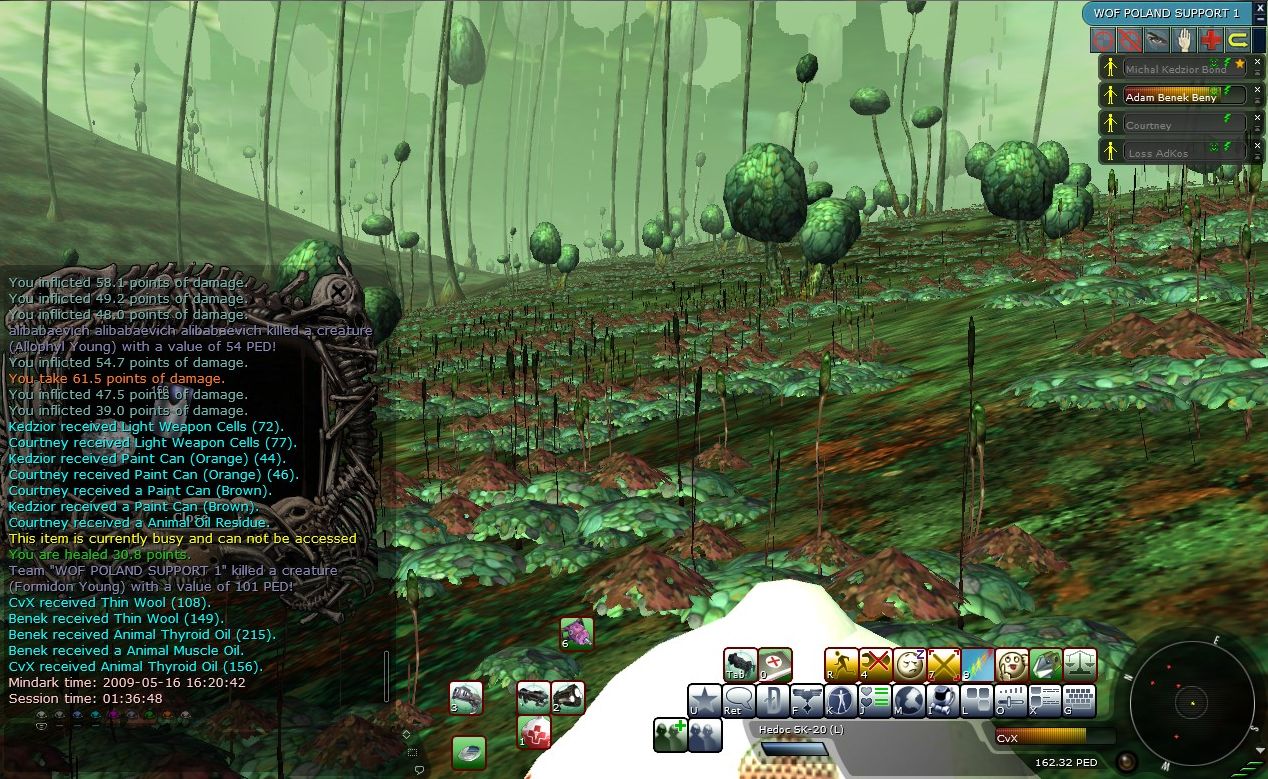Click the yellow U-turn arrow team icon
Screen dimensions: 1268x779
point(1238,40)
